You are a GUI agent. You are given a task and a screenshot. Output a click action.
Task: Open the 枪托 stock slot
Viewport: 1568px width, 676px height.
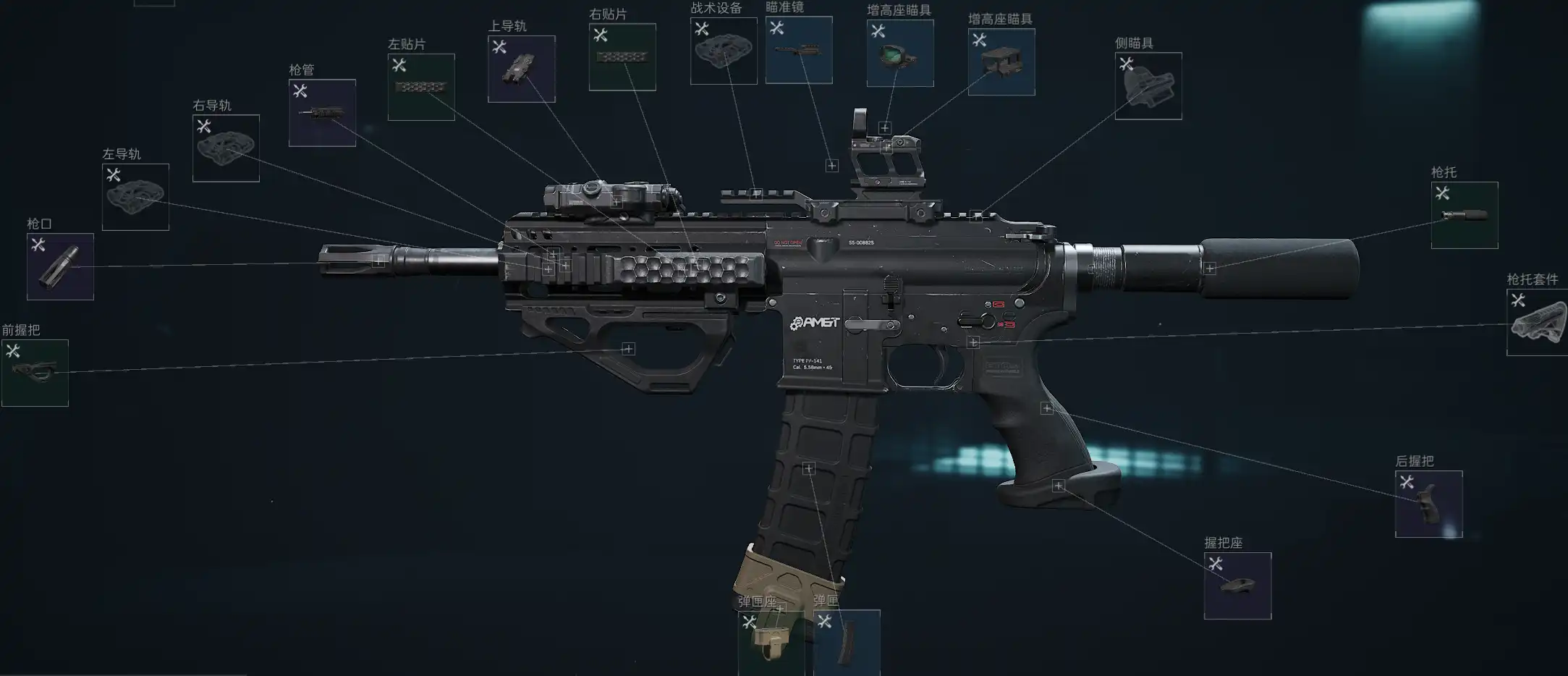pos(1465,215)
